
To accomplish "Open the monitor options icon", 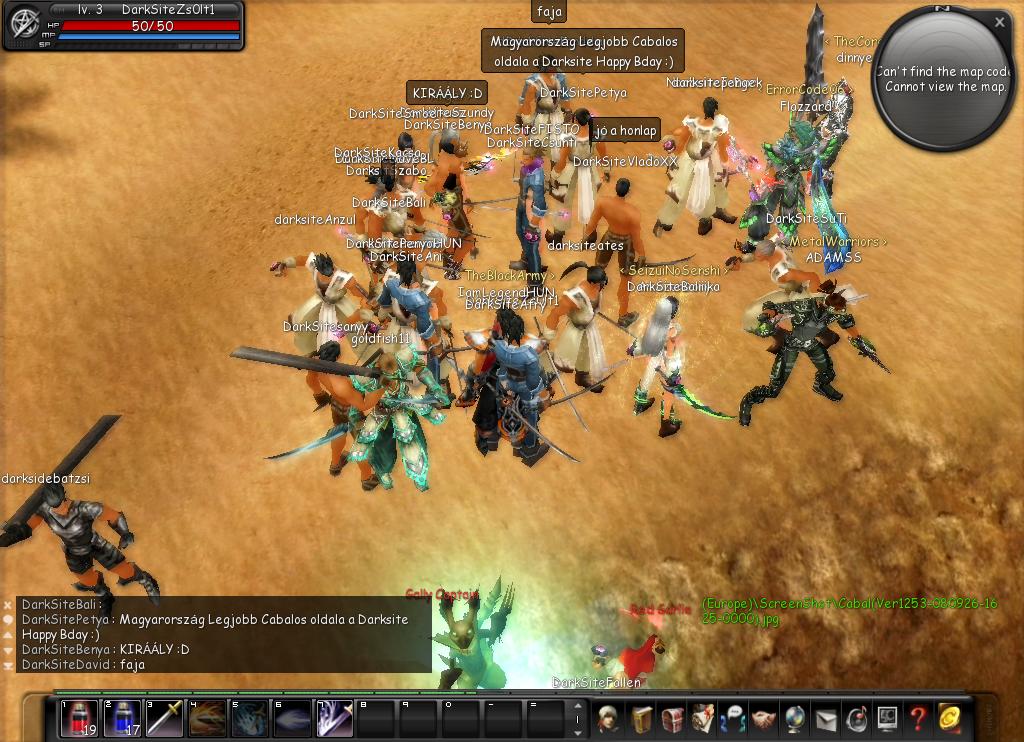I will tap(887, 718).
